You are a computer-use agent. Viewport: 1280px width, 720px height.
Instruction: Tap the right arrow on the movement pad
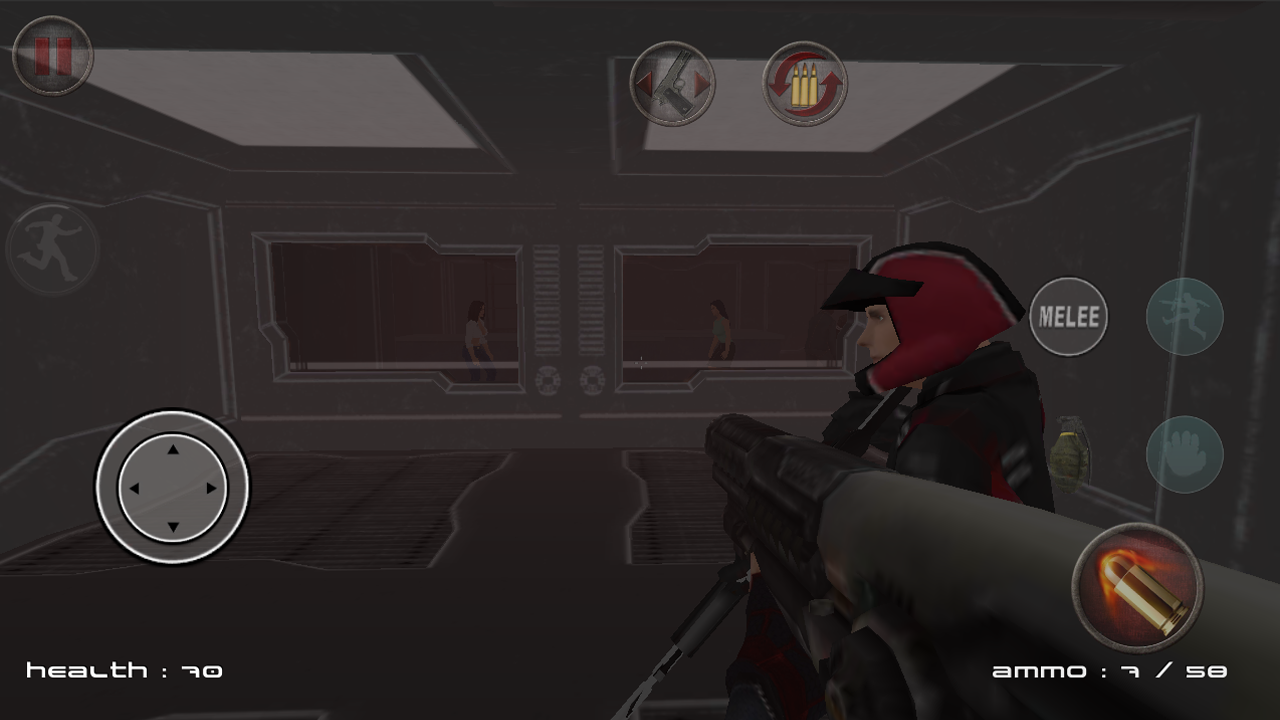coord(209,488)
